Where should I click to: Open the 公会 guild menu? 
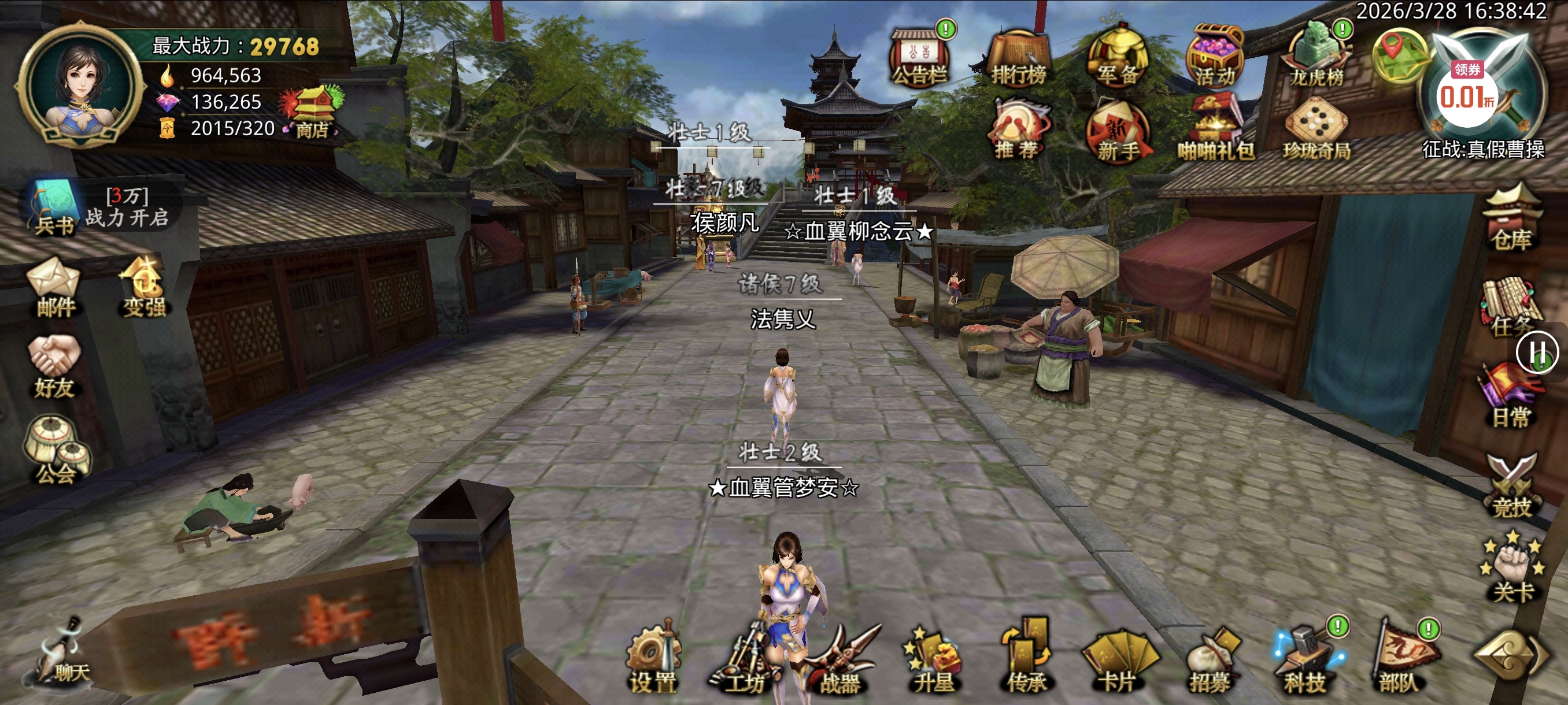(56, 451)
